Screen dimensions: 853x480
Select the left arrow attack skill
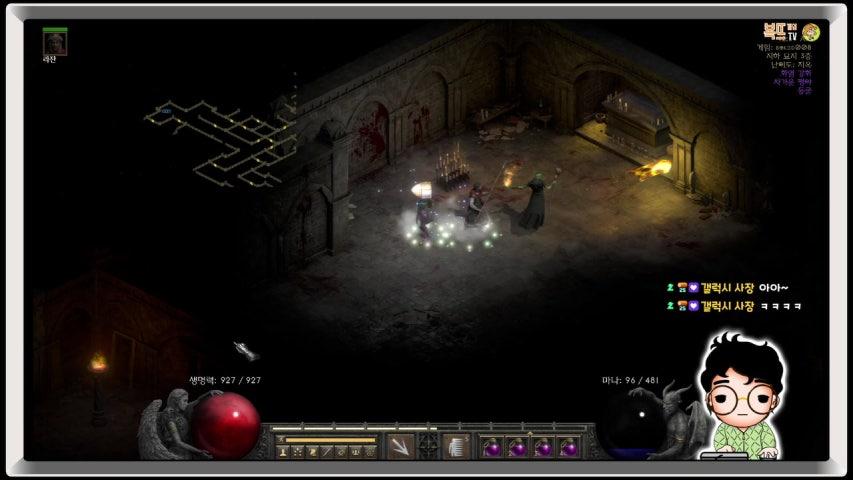click(x=400, y=446)
